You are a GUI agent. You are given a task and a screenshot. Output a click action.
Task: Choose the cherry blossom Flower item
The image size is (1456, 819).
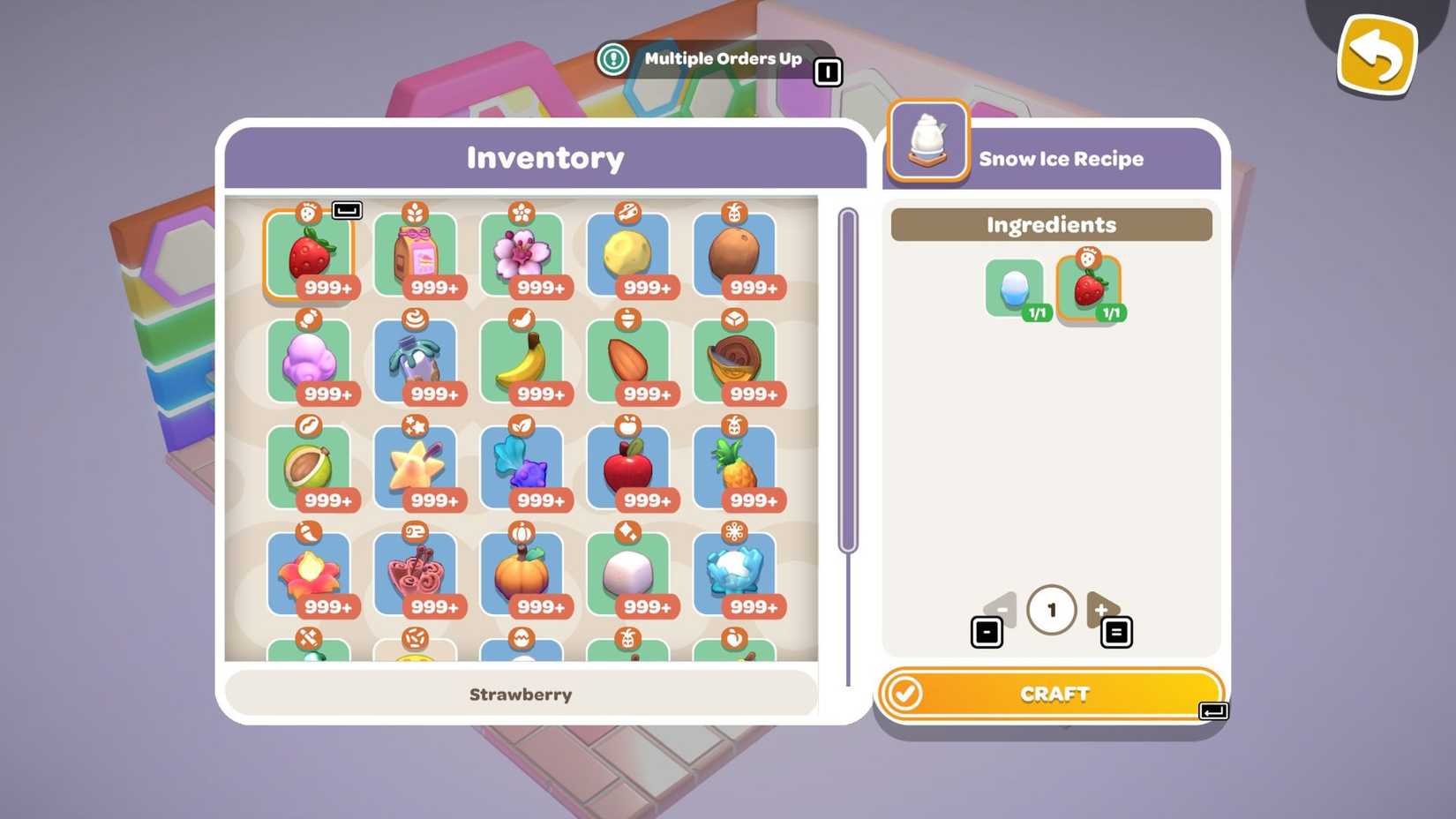[524, 253]
